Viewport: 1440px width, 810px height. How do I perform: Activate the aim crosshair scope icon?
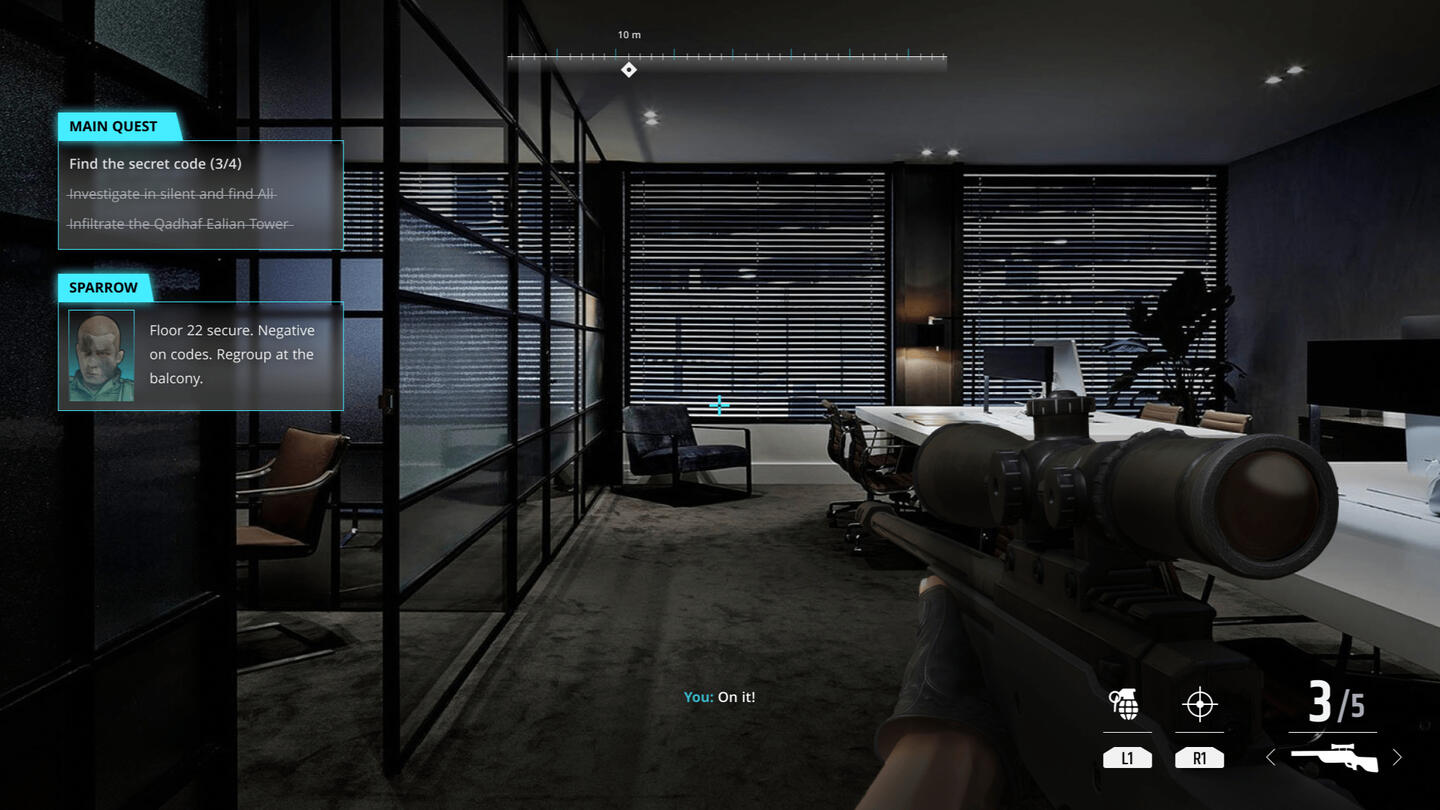(x=1199, y=705)
